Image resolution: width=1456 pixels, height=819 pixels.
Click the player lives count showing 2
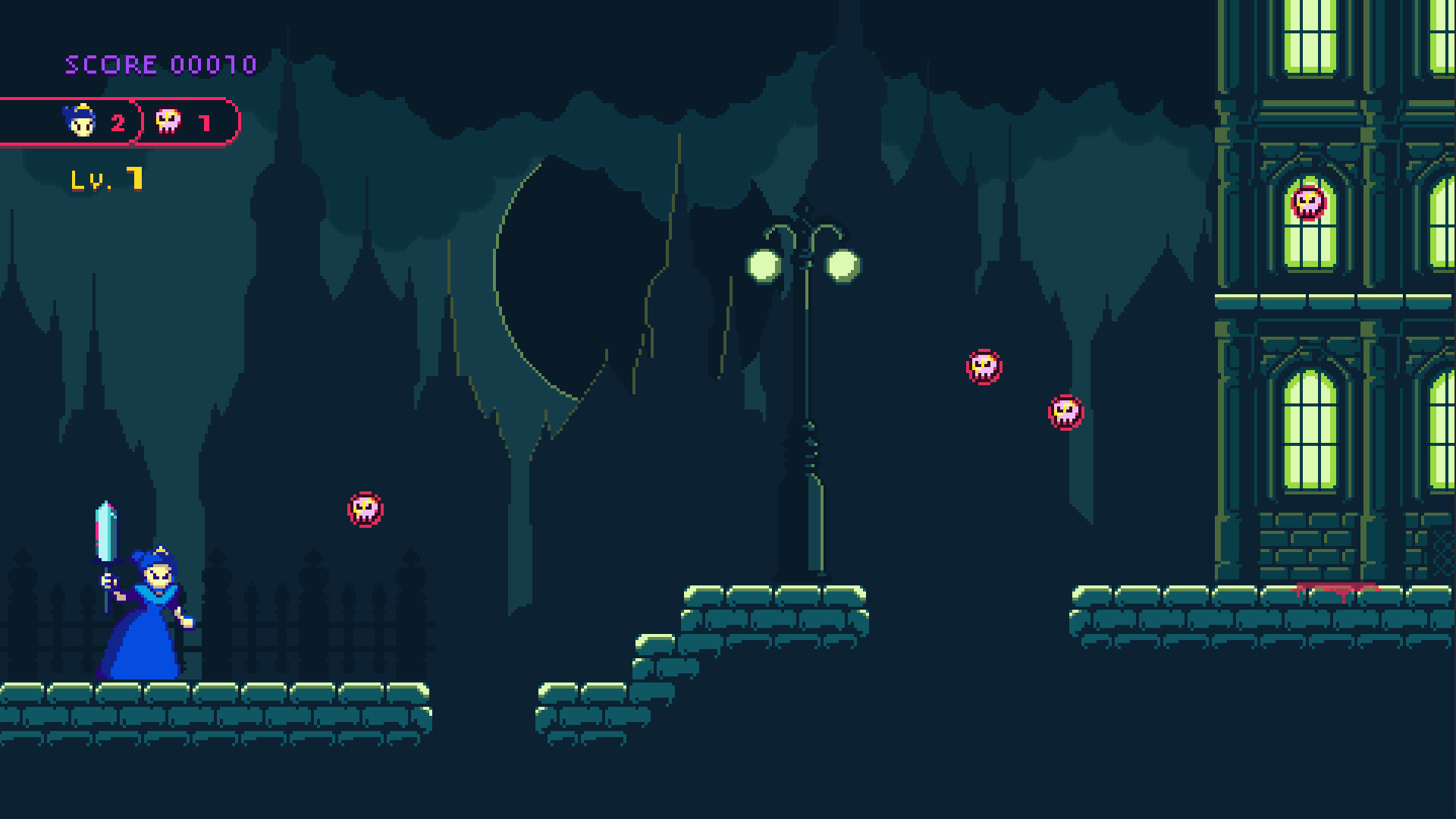tap(119, 121)
